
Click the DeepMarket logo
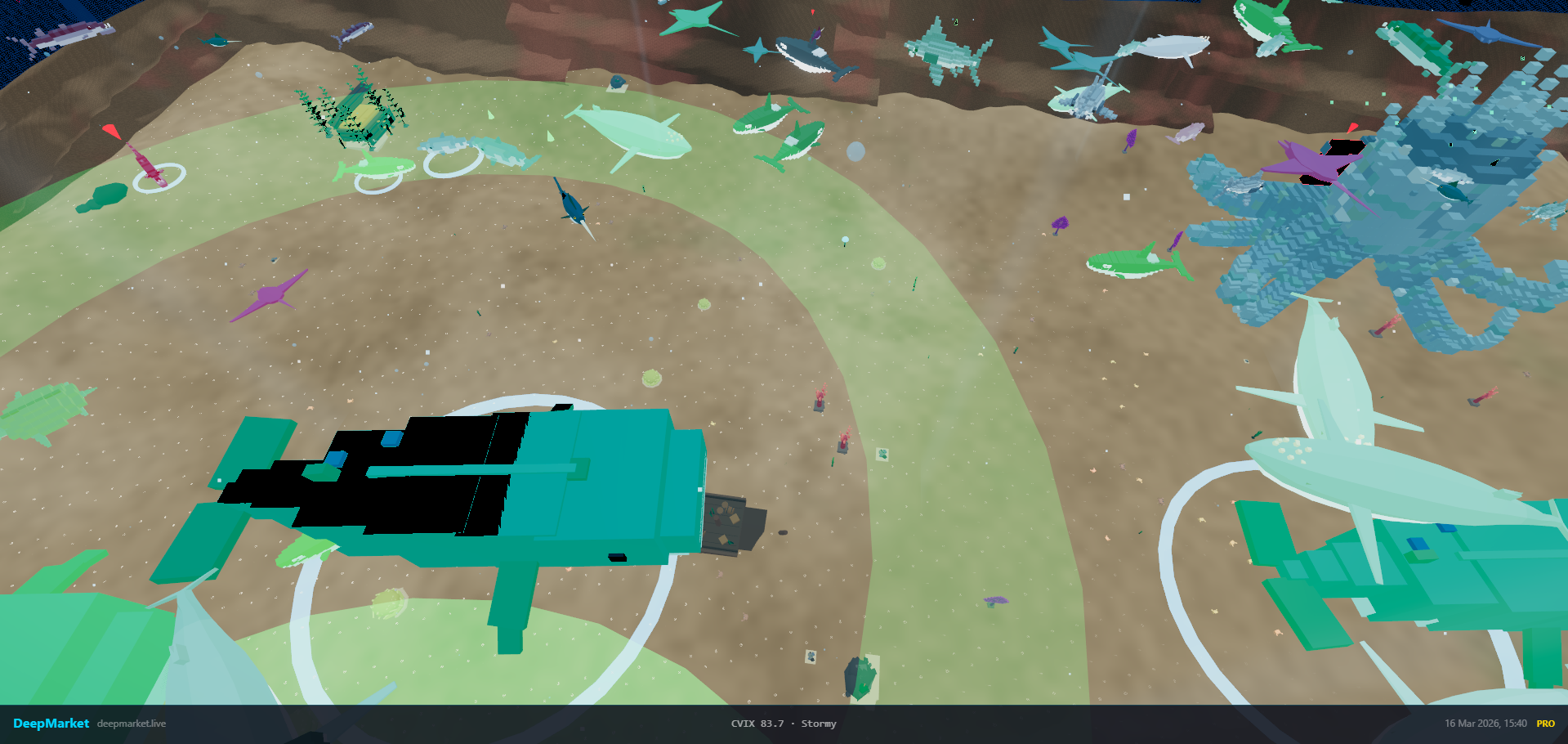tap(51, 724)
